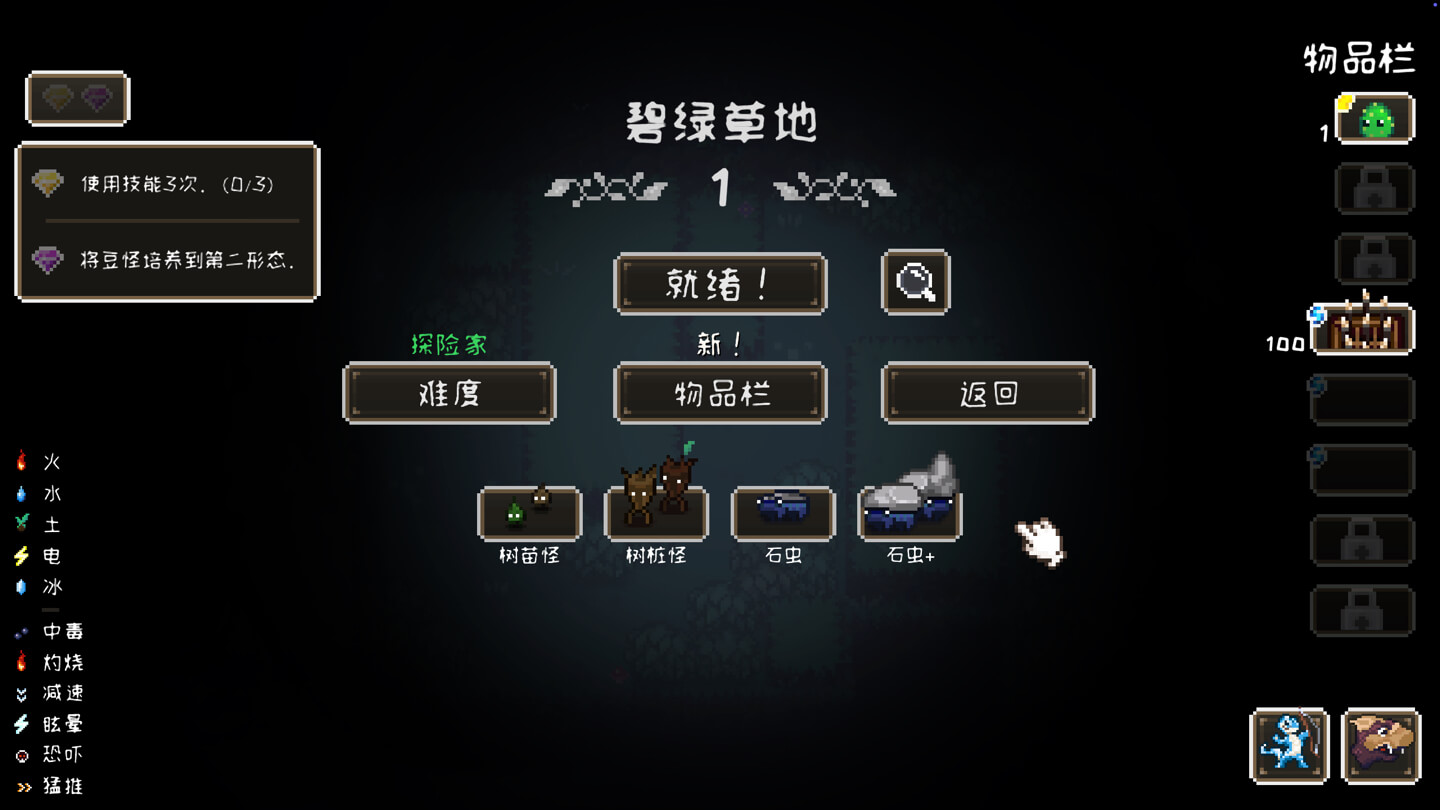The width and height of the screenshot is (1440, 810).
Task: Click the 返回 back button
Action: click(987, 393)
